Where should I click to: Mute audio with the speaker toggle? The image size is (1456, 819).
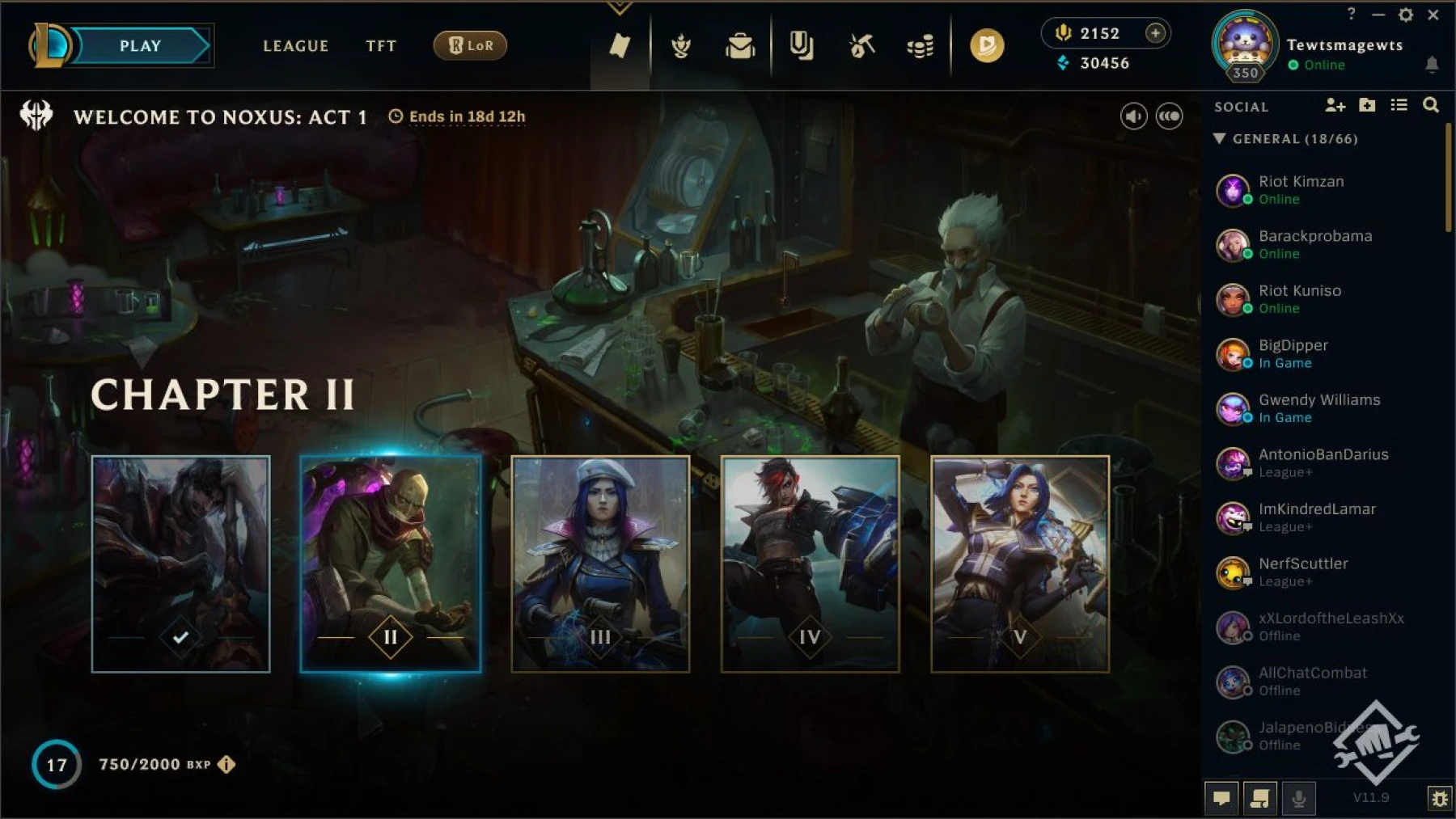pyautogui.click(x=1132, y=116)
